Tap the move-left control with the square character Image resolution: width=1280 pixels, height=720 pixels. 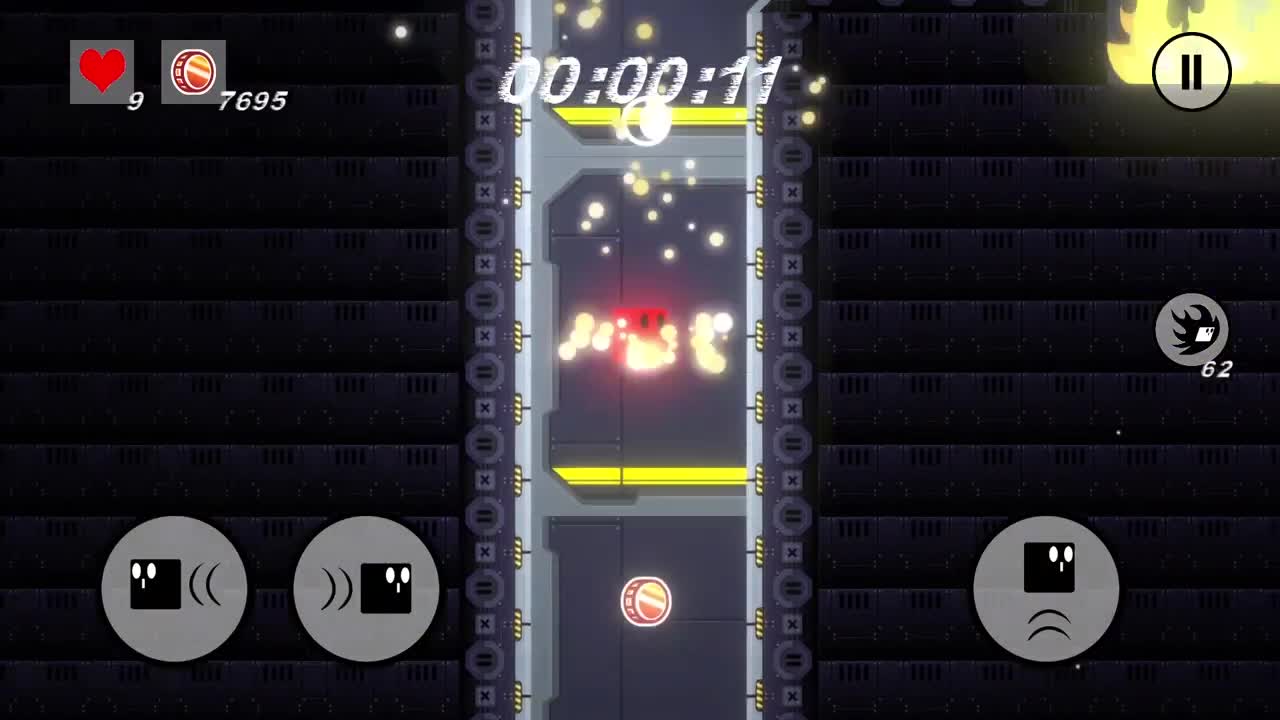click(x=174, y=589)
